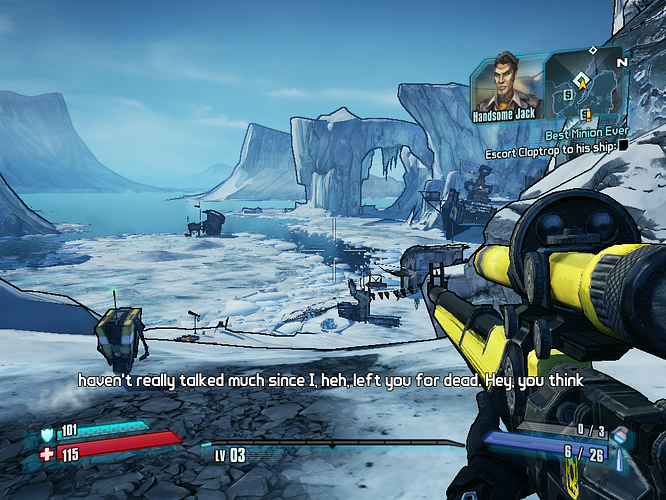Screen dimensions: 666x500
Task: Click the red health cross icon
Action: 49,454
